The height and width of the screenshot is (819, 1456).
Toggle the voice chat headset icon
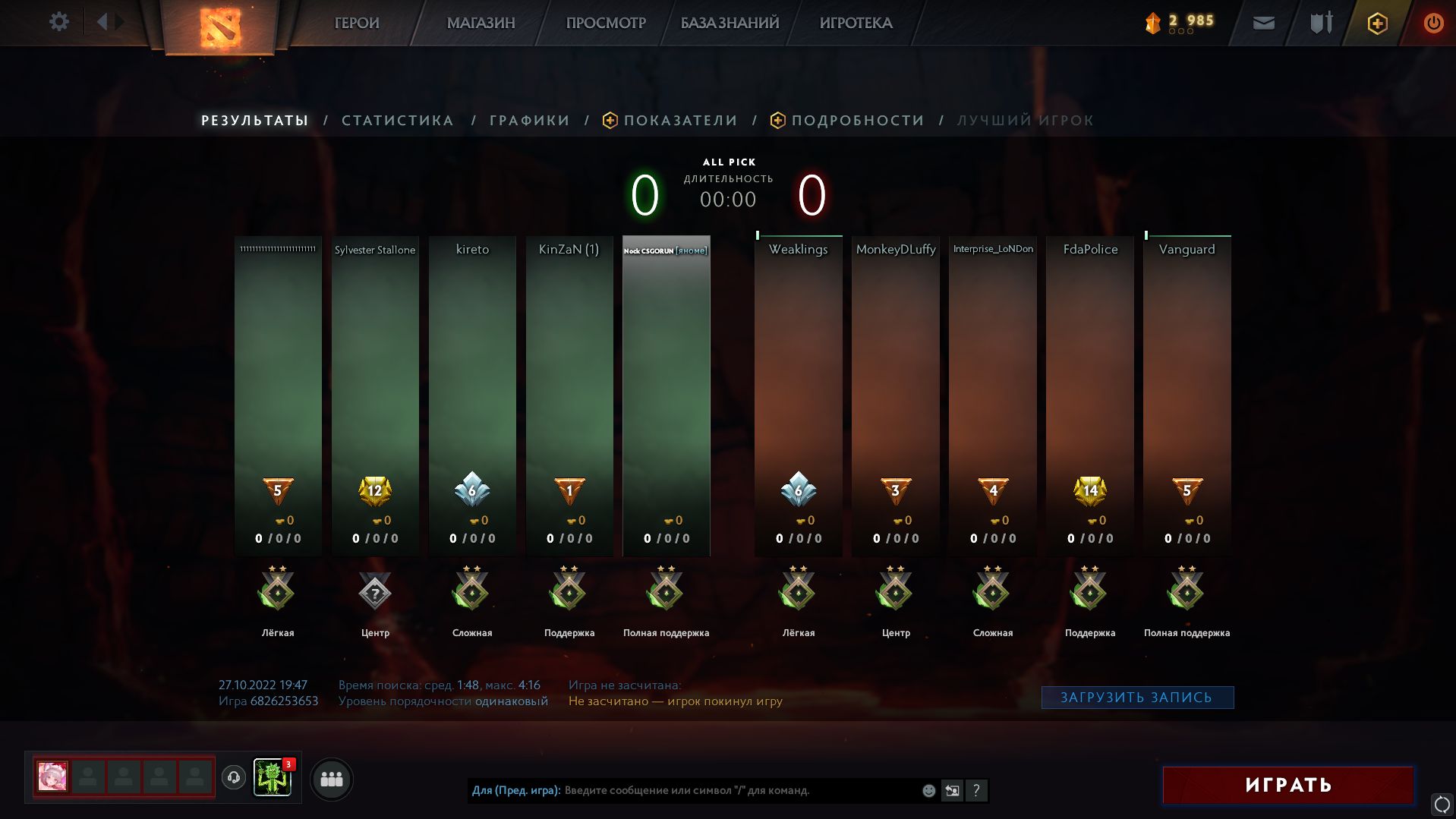[x=233, y=779]
